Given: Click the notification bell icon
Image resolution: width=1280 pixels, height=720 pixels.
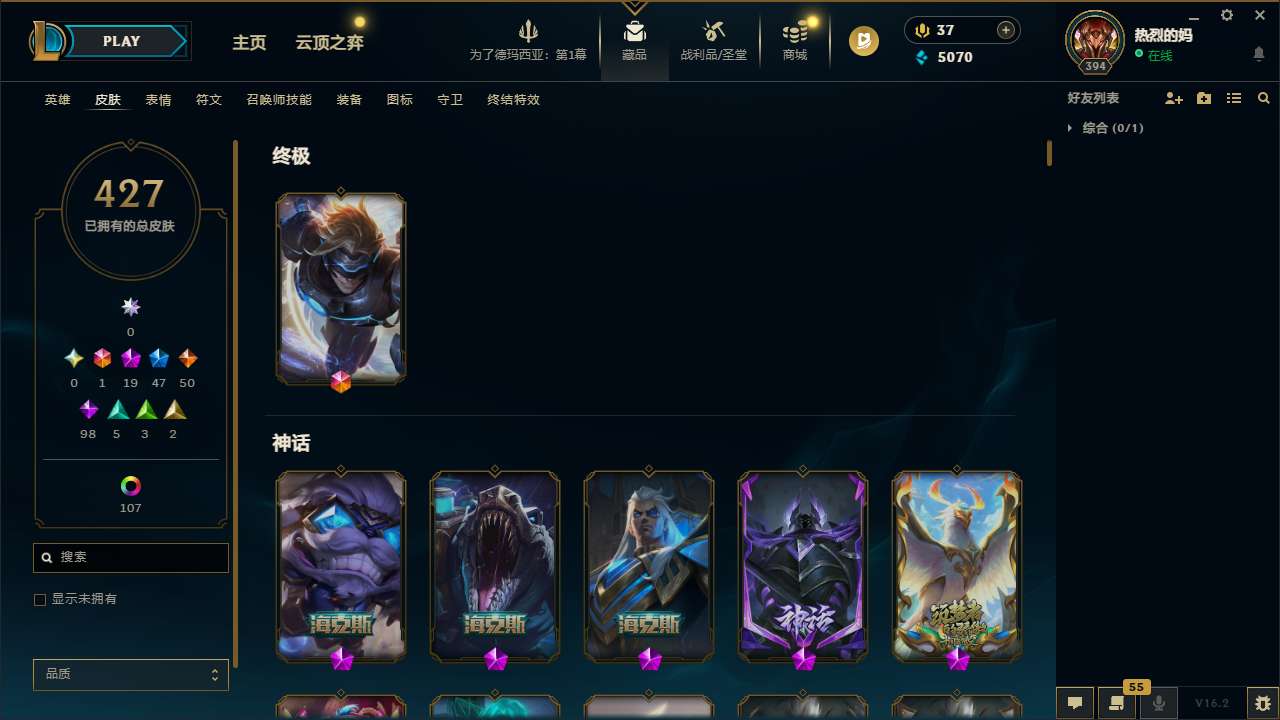Looking at the screenshot, I should [1258, 53].
